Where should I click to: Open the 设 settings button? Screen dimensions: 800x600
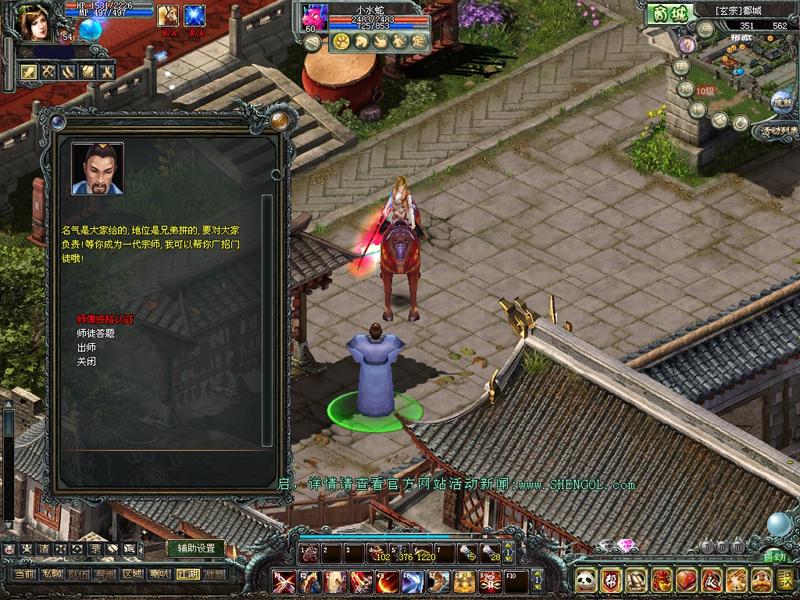click(x=786, y=579)
